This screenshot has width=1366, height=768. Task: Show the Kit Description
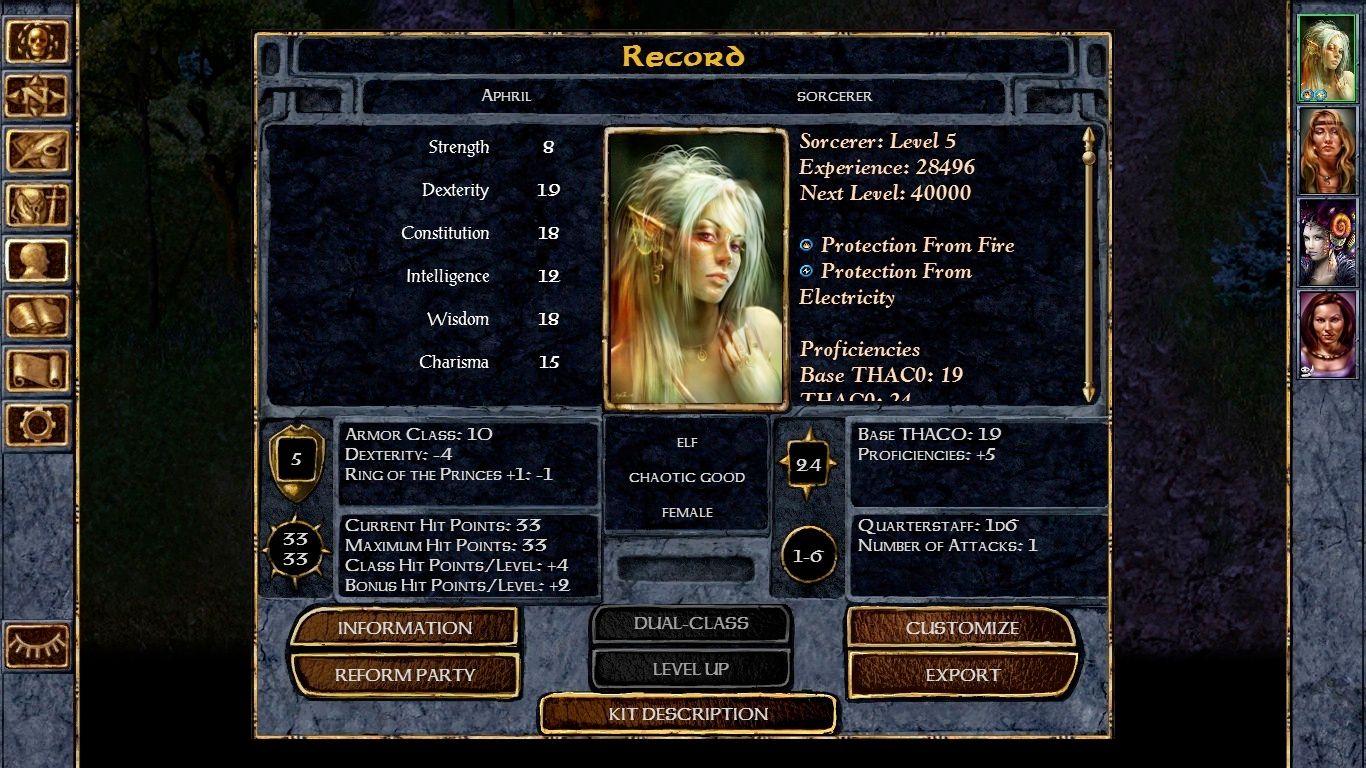point(688,714)
